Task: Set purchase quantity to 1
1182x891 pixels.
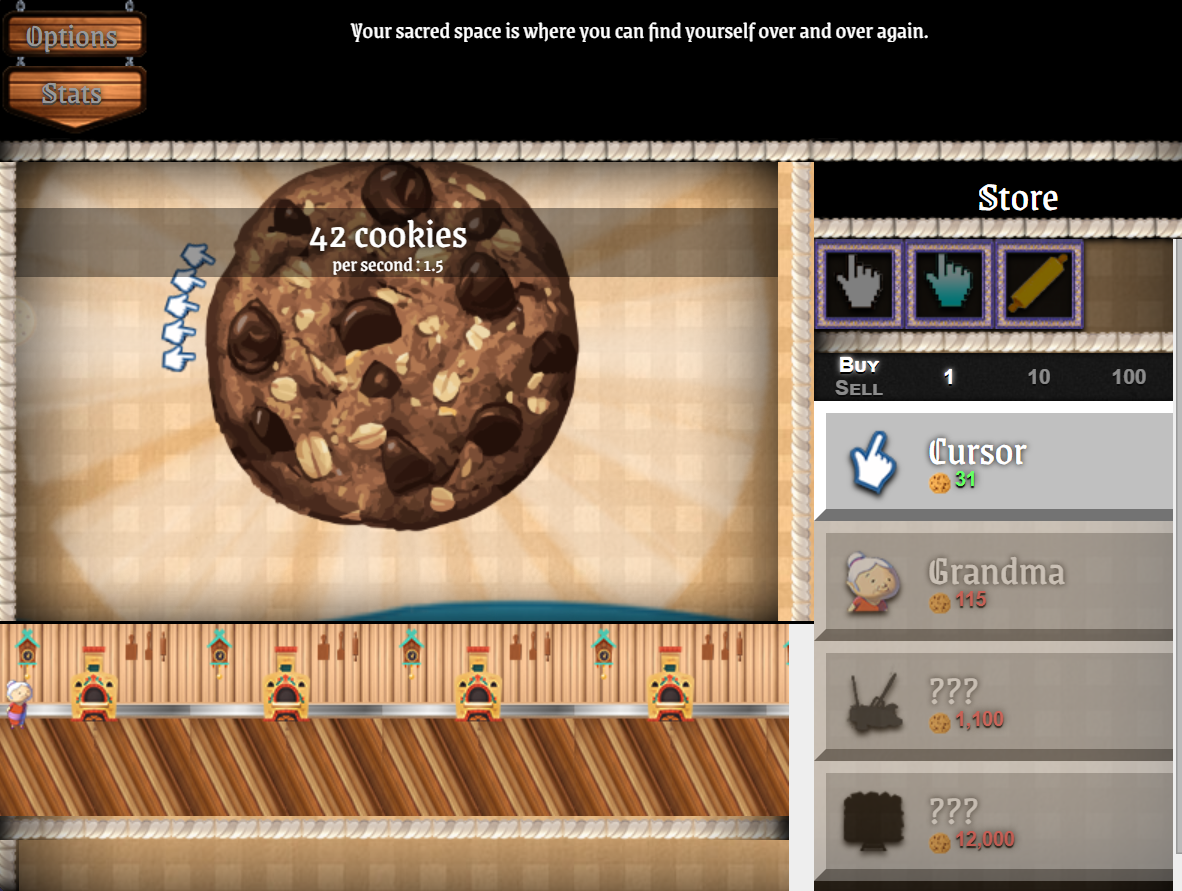Action: tap(949, 377)
